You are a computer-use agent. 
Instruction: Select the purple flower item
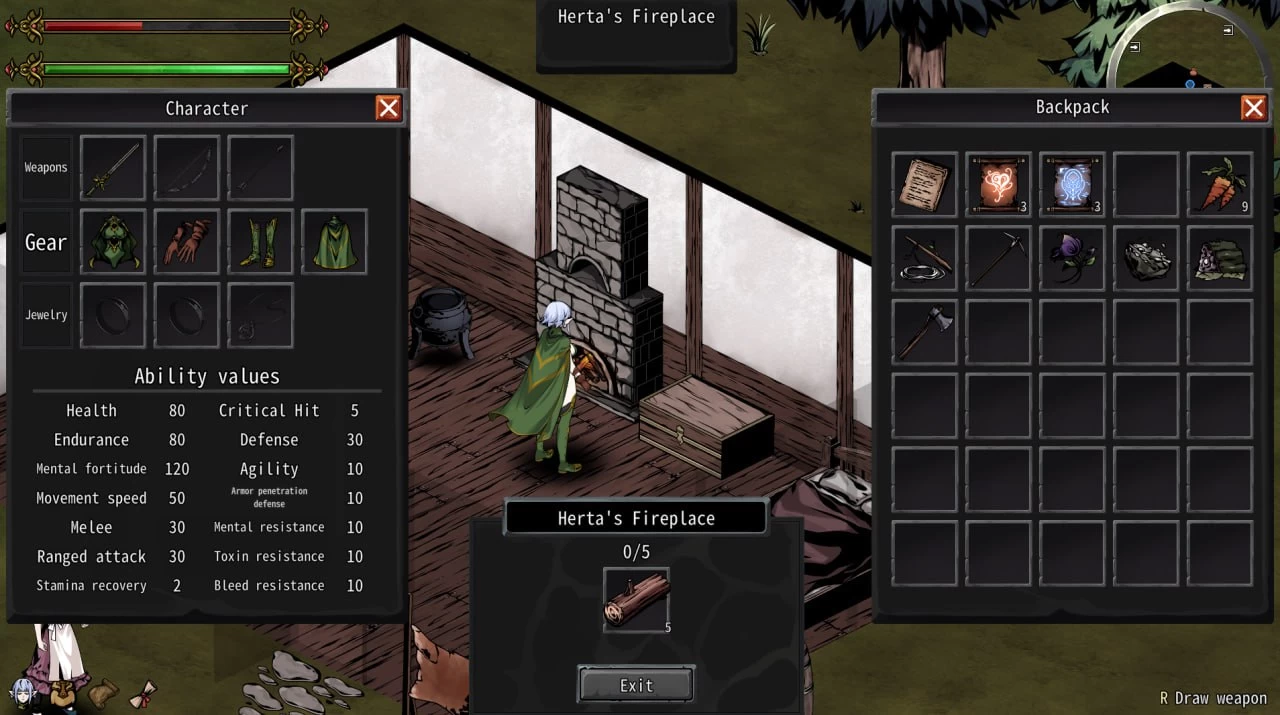(1072, 259)
